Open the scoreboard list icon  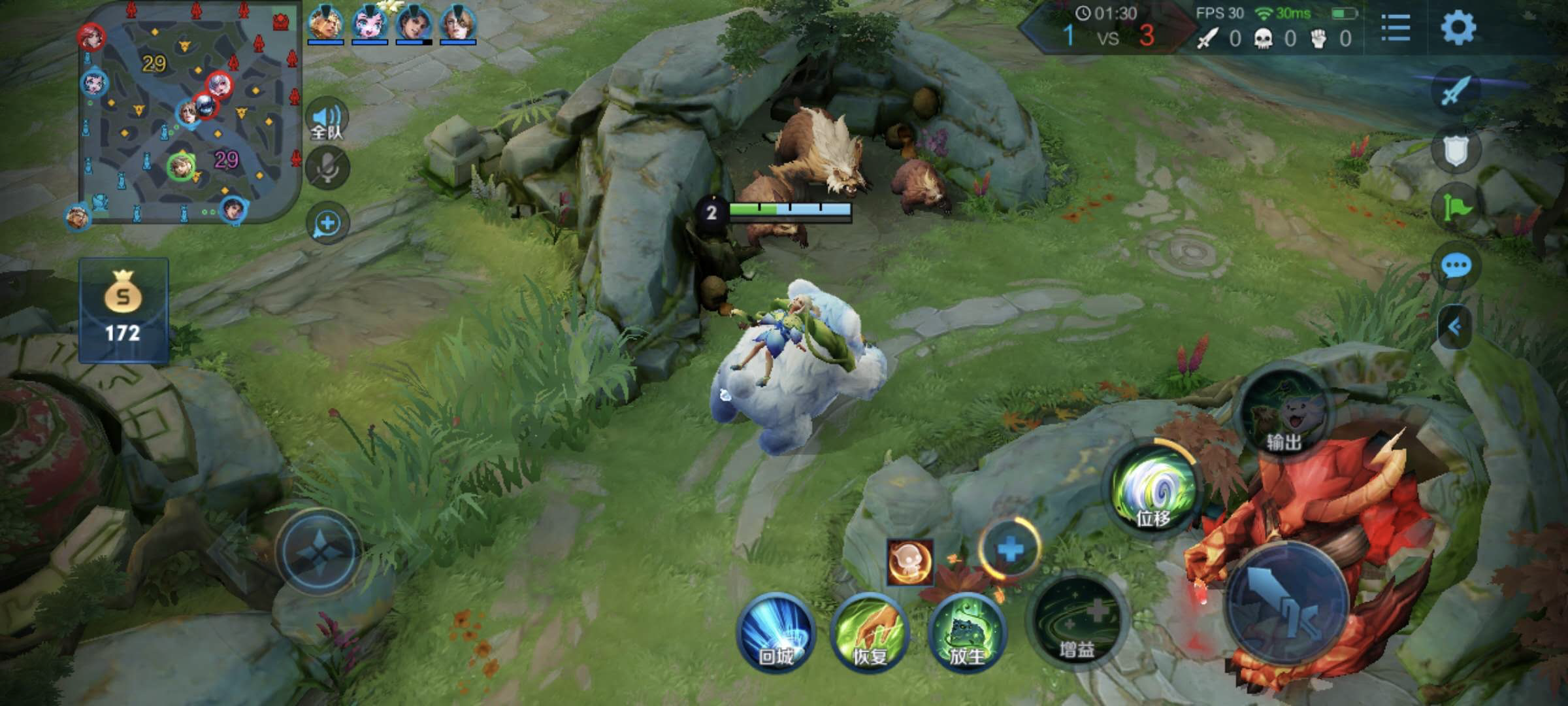(x=1396, y=28)
